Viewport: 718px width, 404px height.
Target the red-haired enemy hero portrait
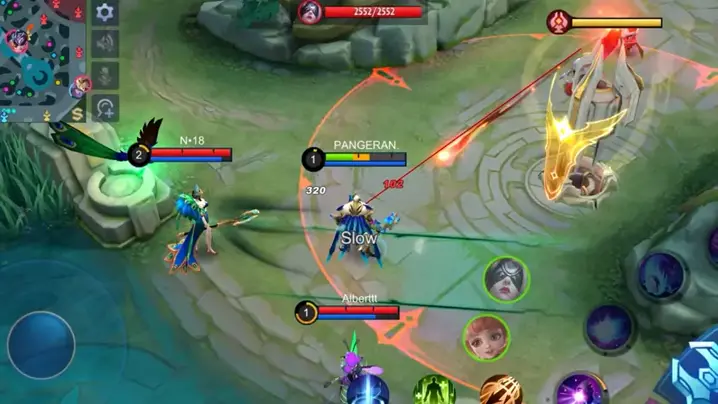point(487,338)
